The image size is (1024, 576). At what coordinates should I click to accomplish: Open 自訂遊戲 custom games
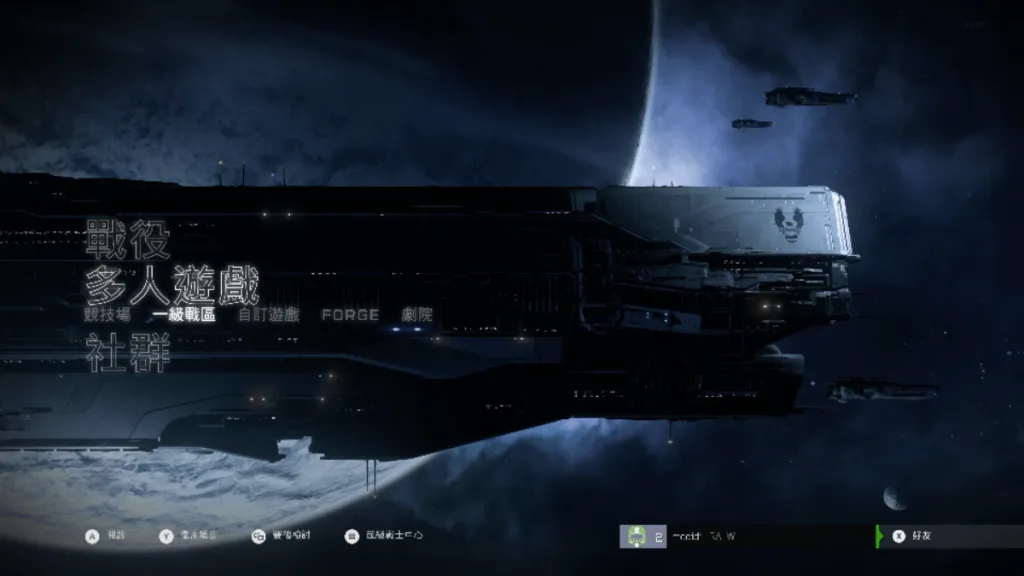coord(268,315)
